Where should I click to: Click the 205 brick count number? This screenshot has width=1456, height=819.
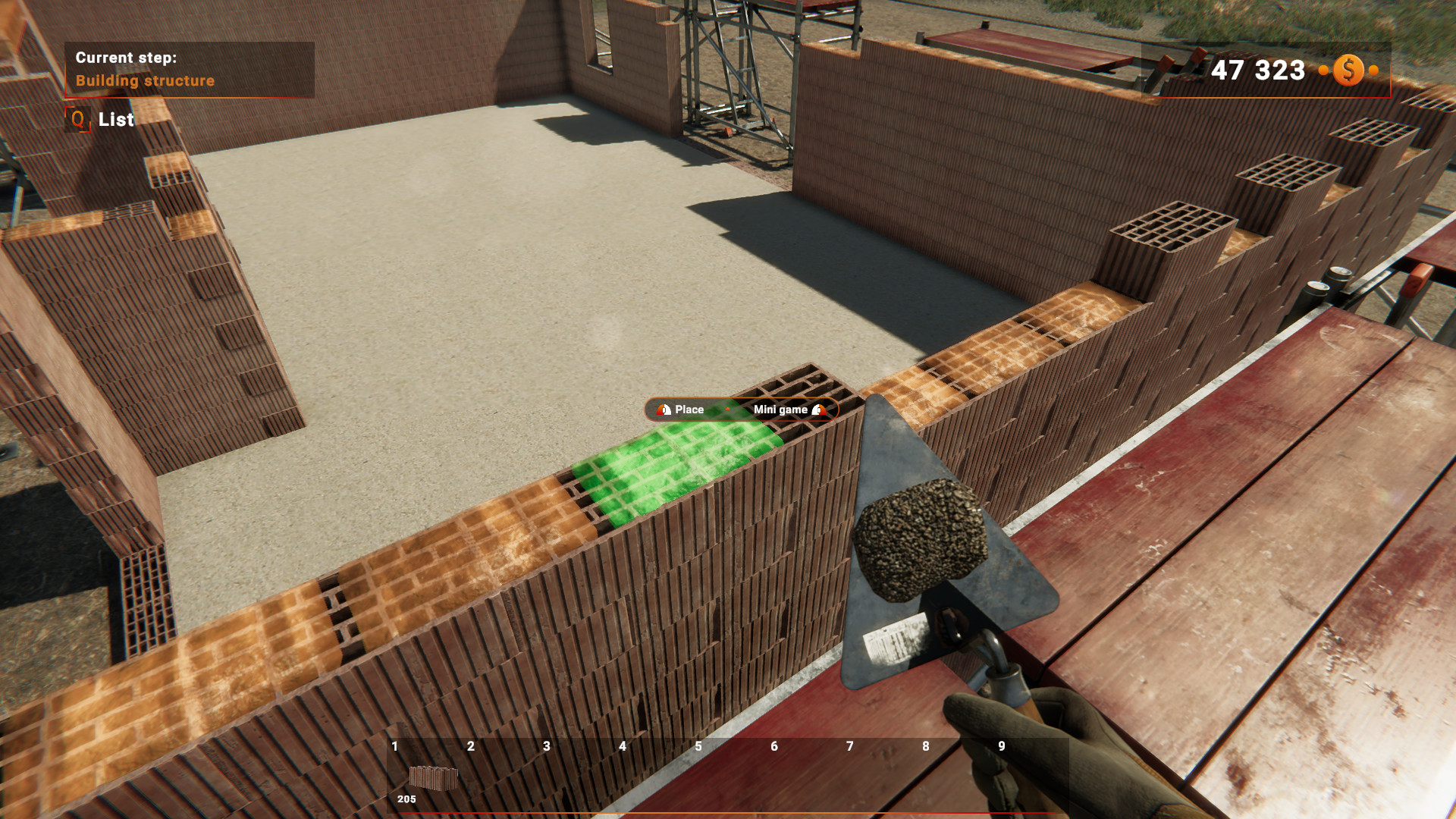407,799
